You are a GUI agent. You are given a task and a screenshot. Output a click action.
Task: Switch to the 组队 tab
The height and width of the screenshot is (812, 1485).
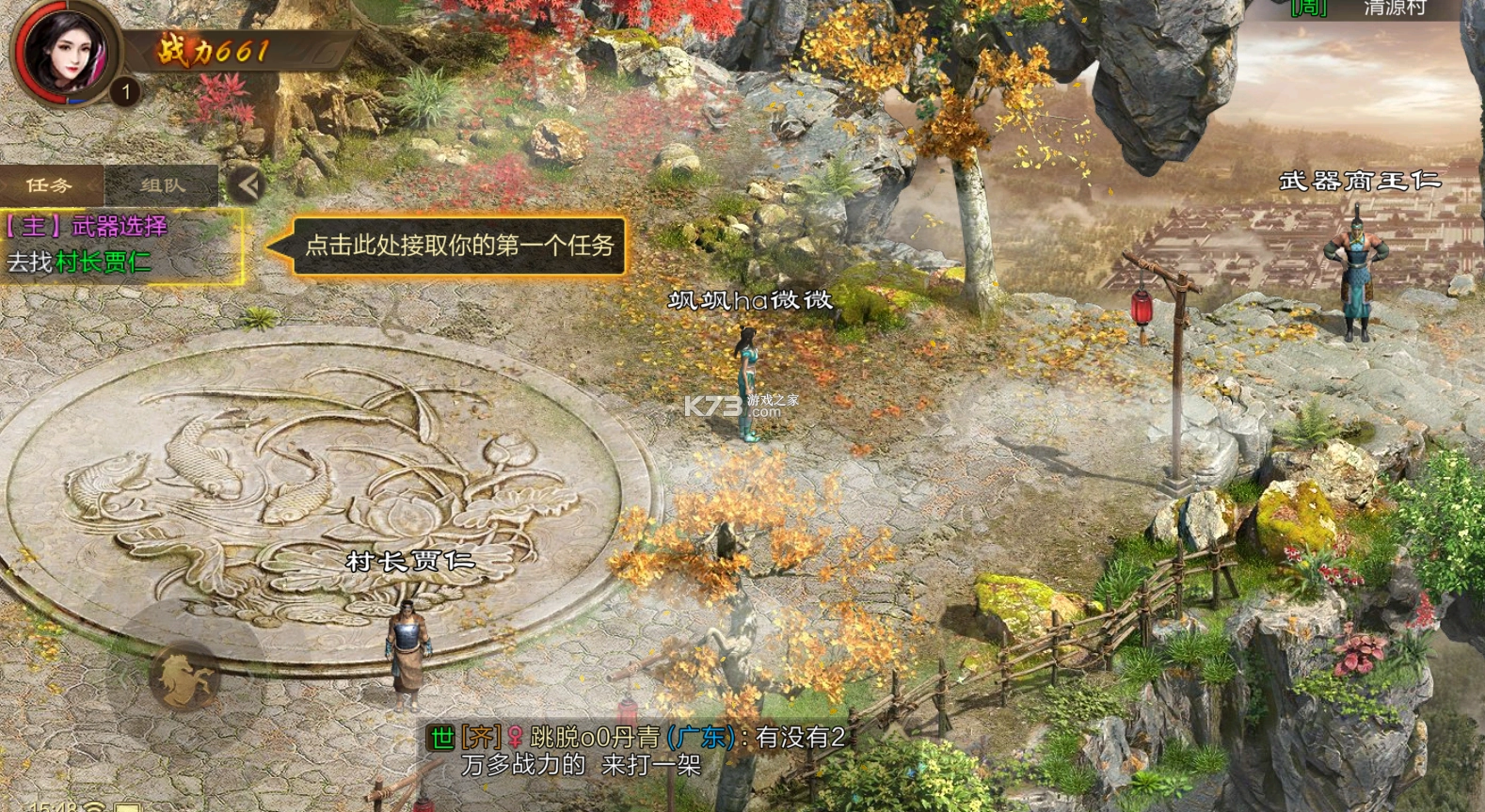coord(160,184)
